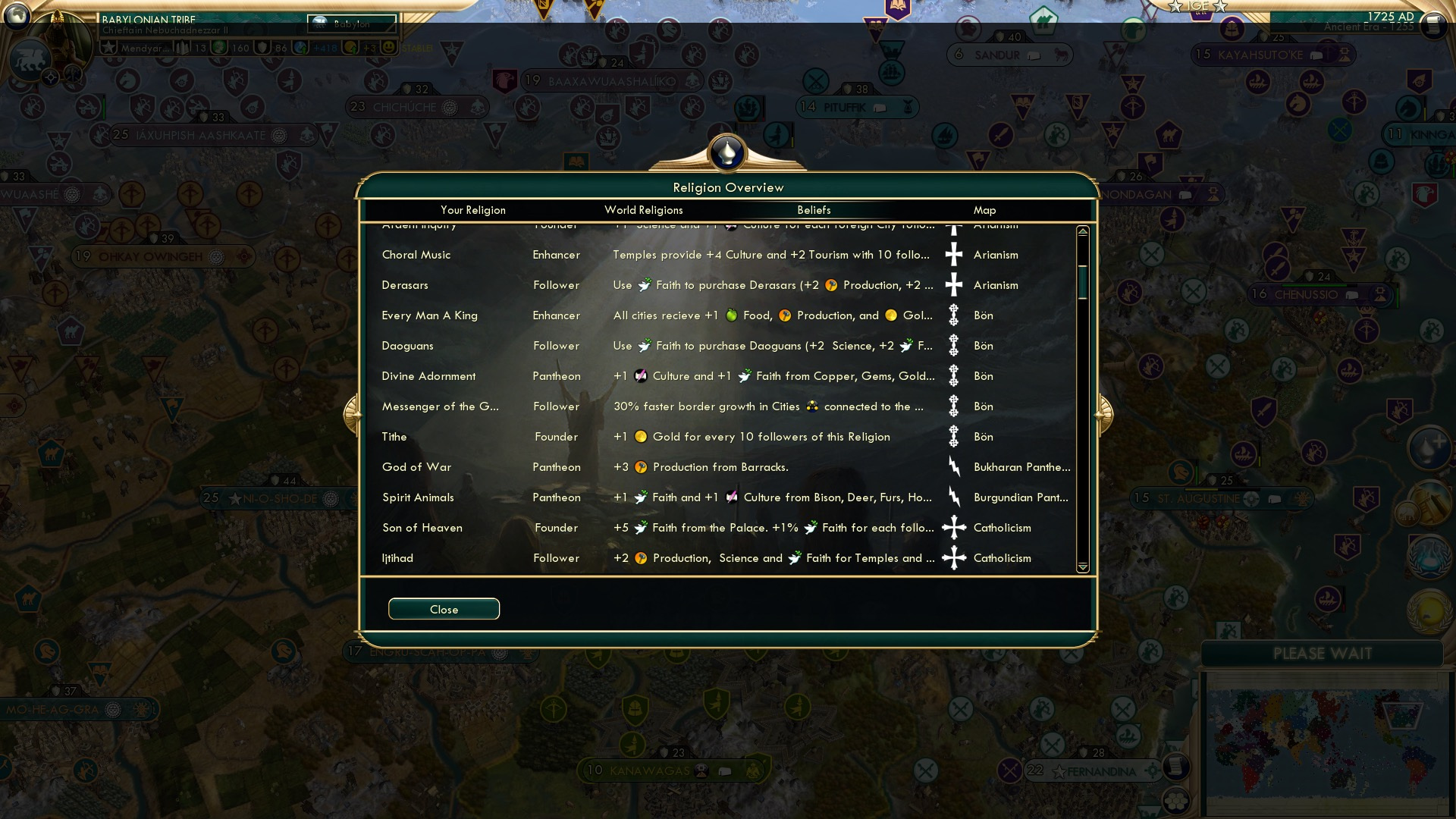Click the culture icon in Divine Adornment's description
Screen dimensions: 1456x819
pyautogui.click(x=641, y=375)
